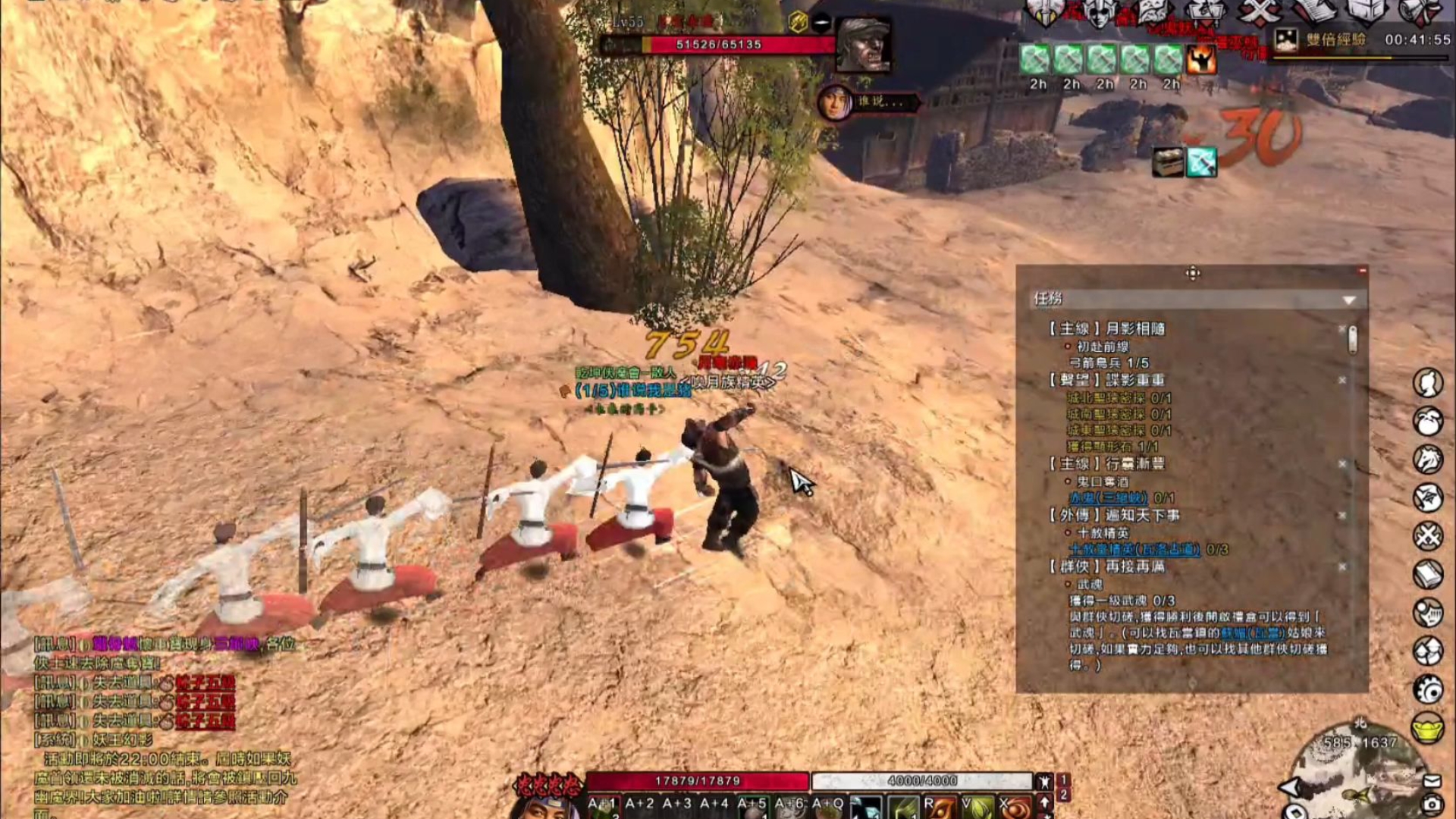Open the gold ingot shop icon
This screenshot has height=819, width=1456.
coord(1427,728)
